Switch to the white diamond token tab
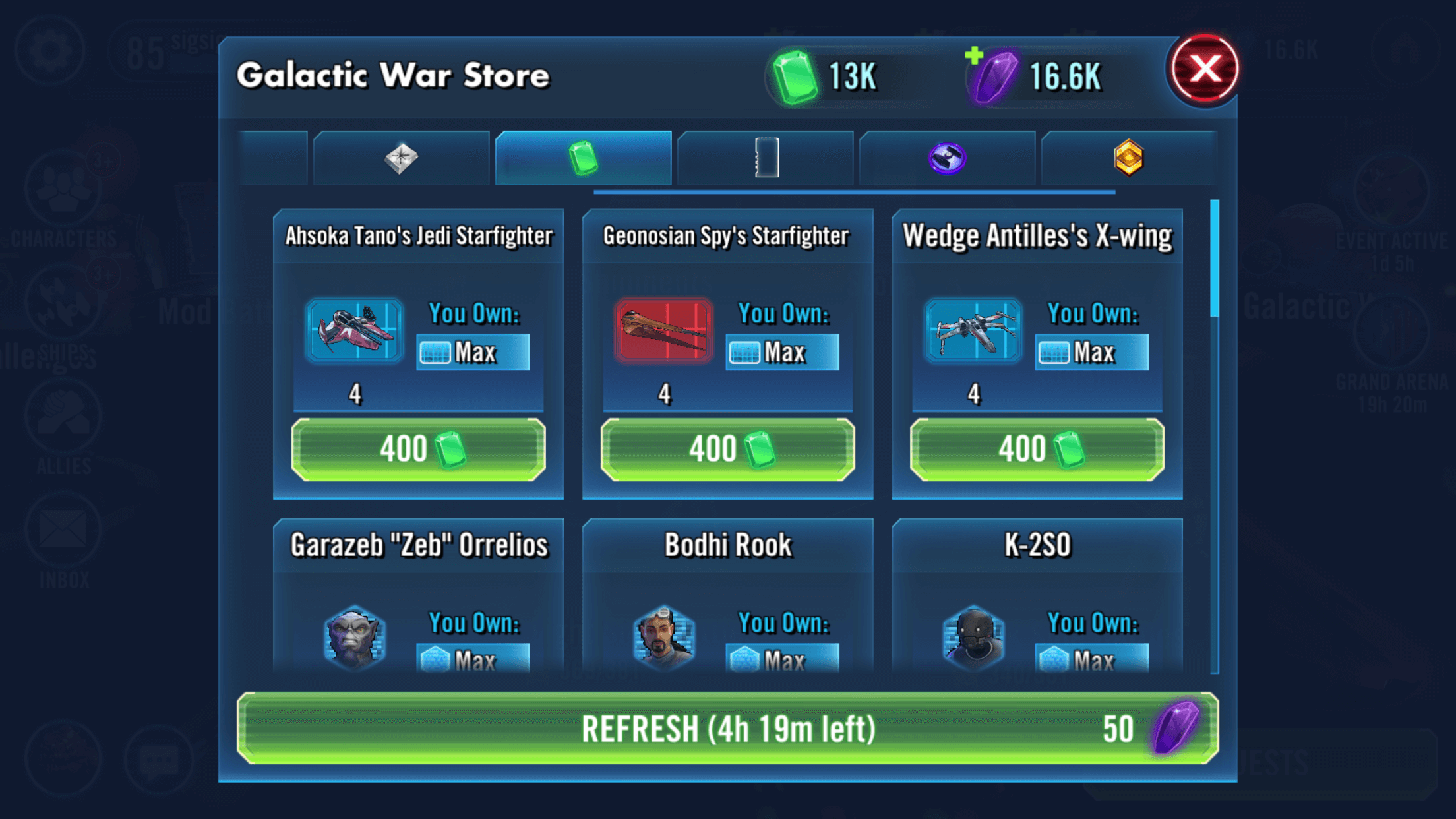This screenshot has width=1456, height=819. pyautogui.click(x=401, y=158)
